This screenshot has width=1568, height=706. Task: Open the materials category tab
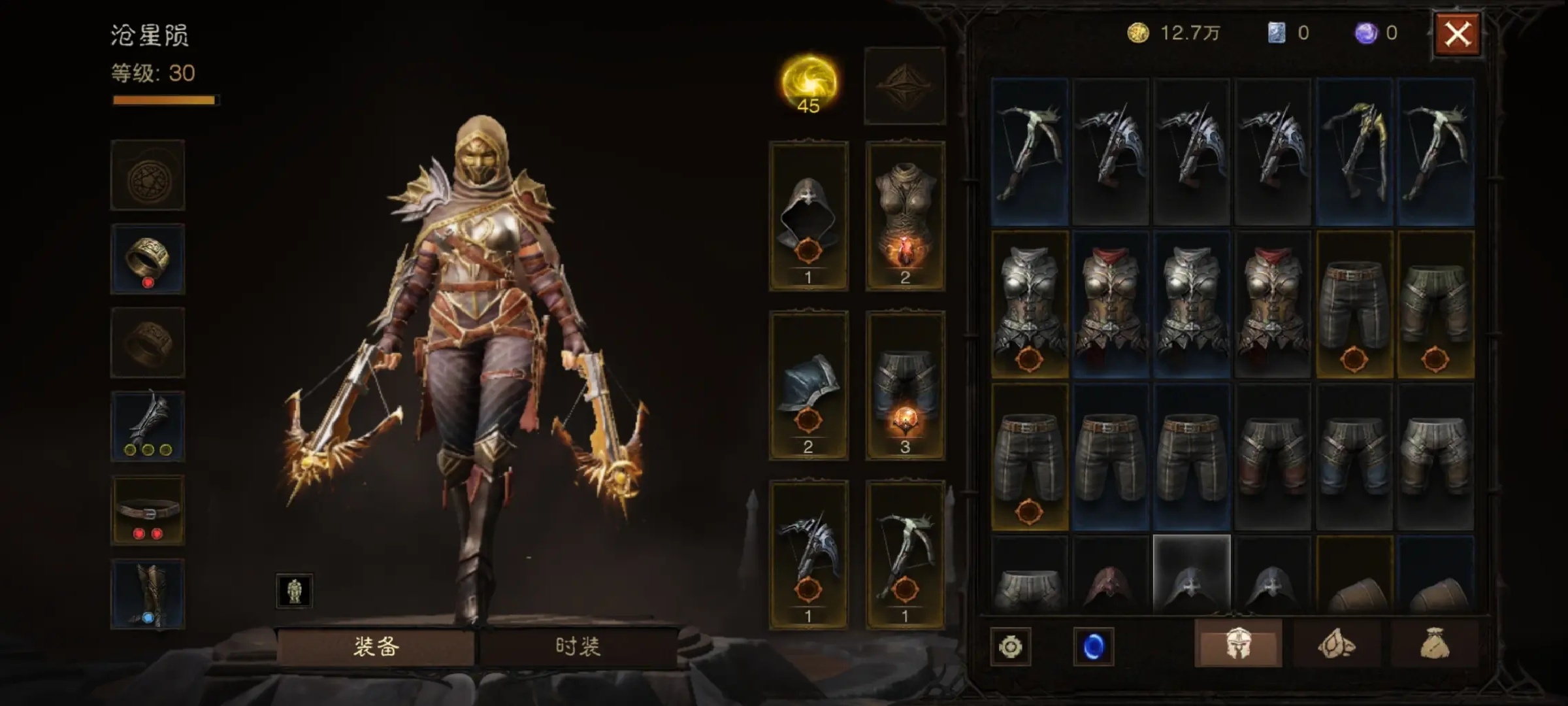(1336, 645)
